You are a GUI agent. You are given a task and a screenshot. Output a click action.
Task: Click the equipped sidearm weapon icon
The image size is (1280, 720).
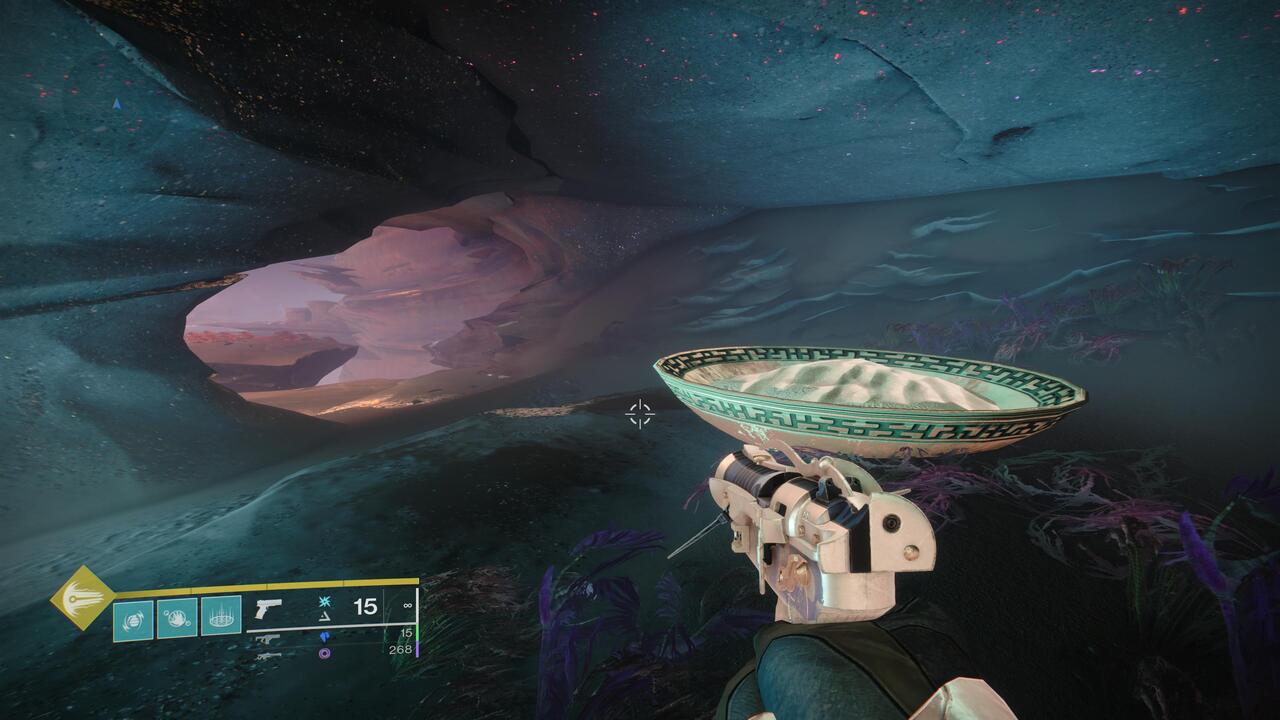click(269, 609)
